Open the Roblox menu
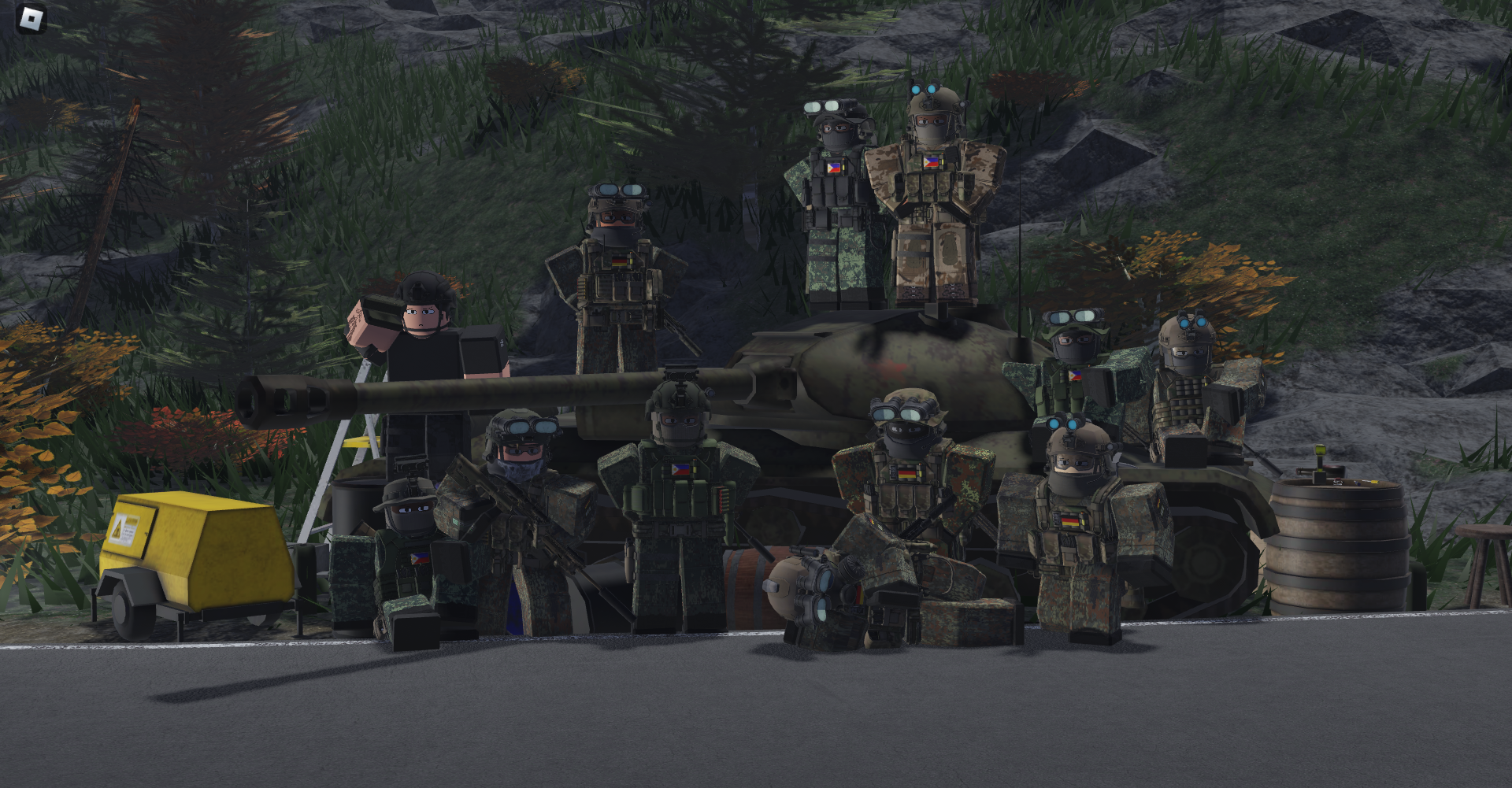 [x=31, y=19]
